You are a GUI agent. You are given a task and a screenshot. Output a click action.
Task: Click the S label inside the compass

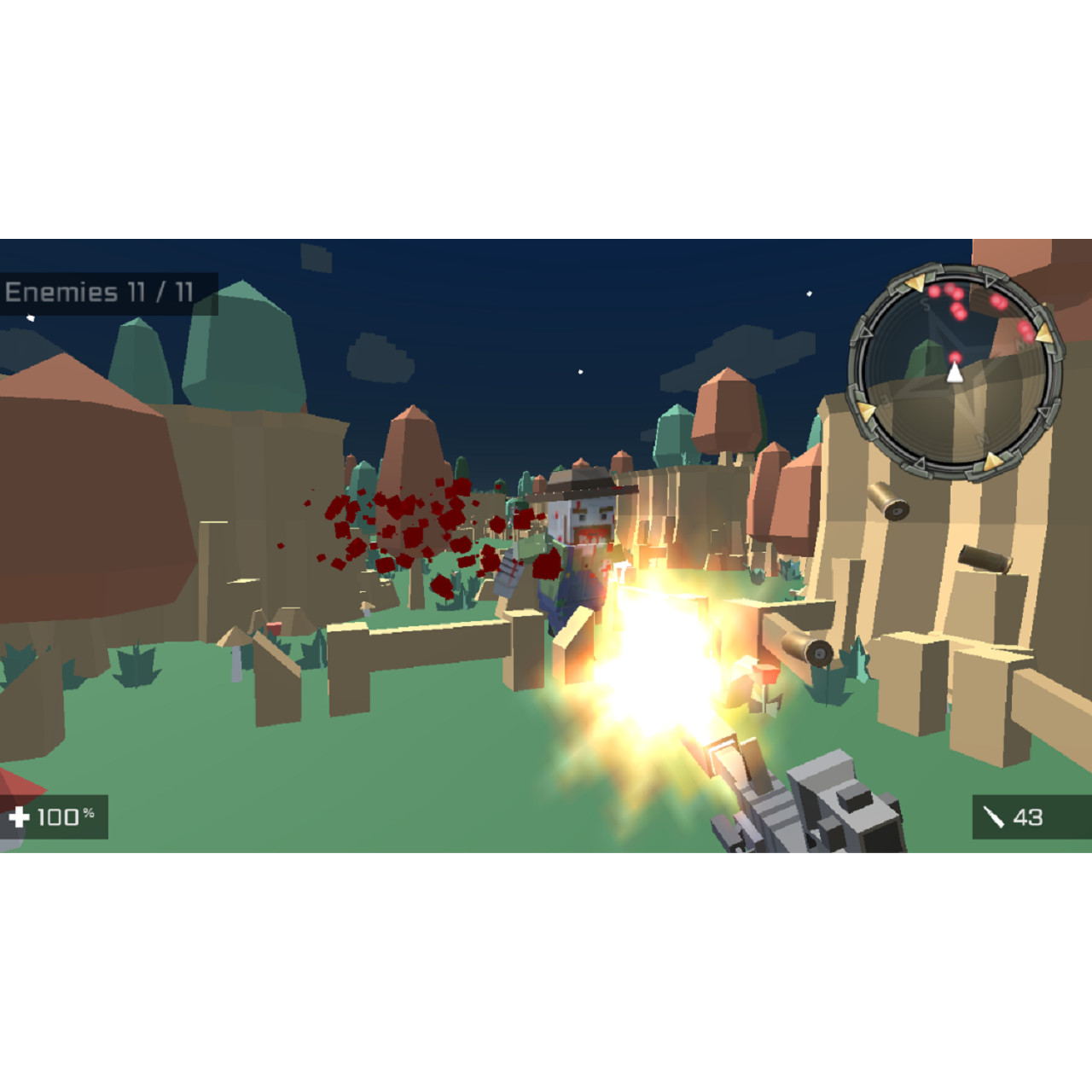click(x=926, y=304)
